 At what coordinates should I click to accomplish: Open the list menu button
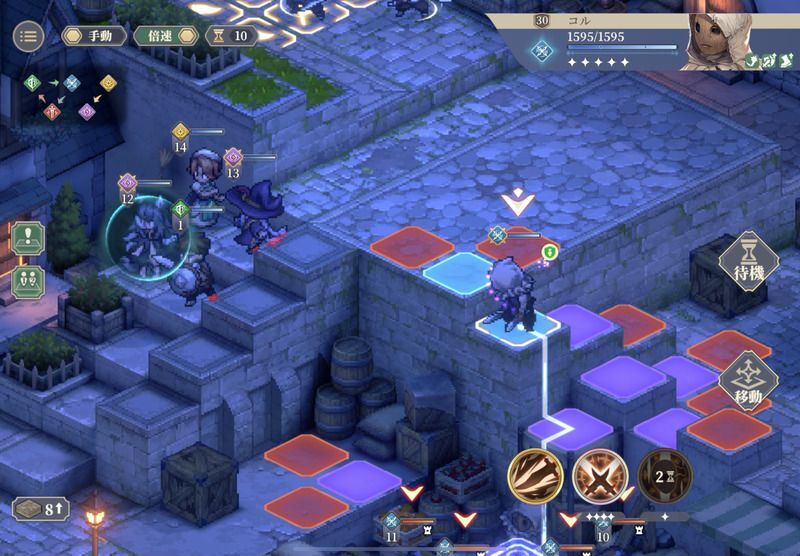click(x=28, y=36)
